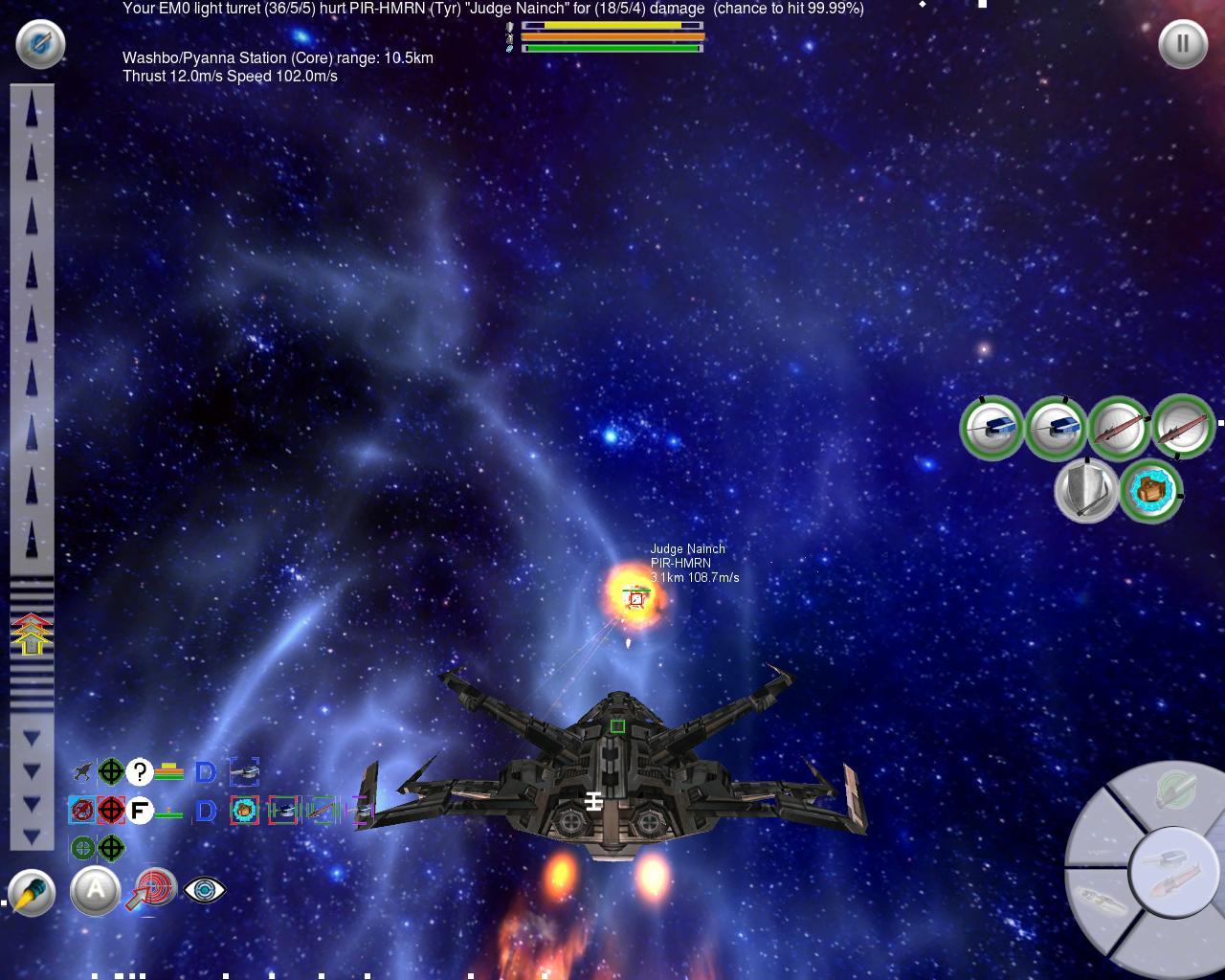Select the crossed-out red ship icon
Viewport: 1225px width, 980px height.
(82, 811)
